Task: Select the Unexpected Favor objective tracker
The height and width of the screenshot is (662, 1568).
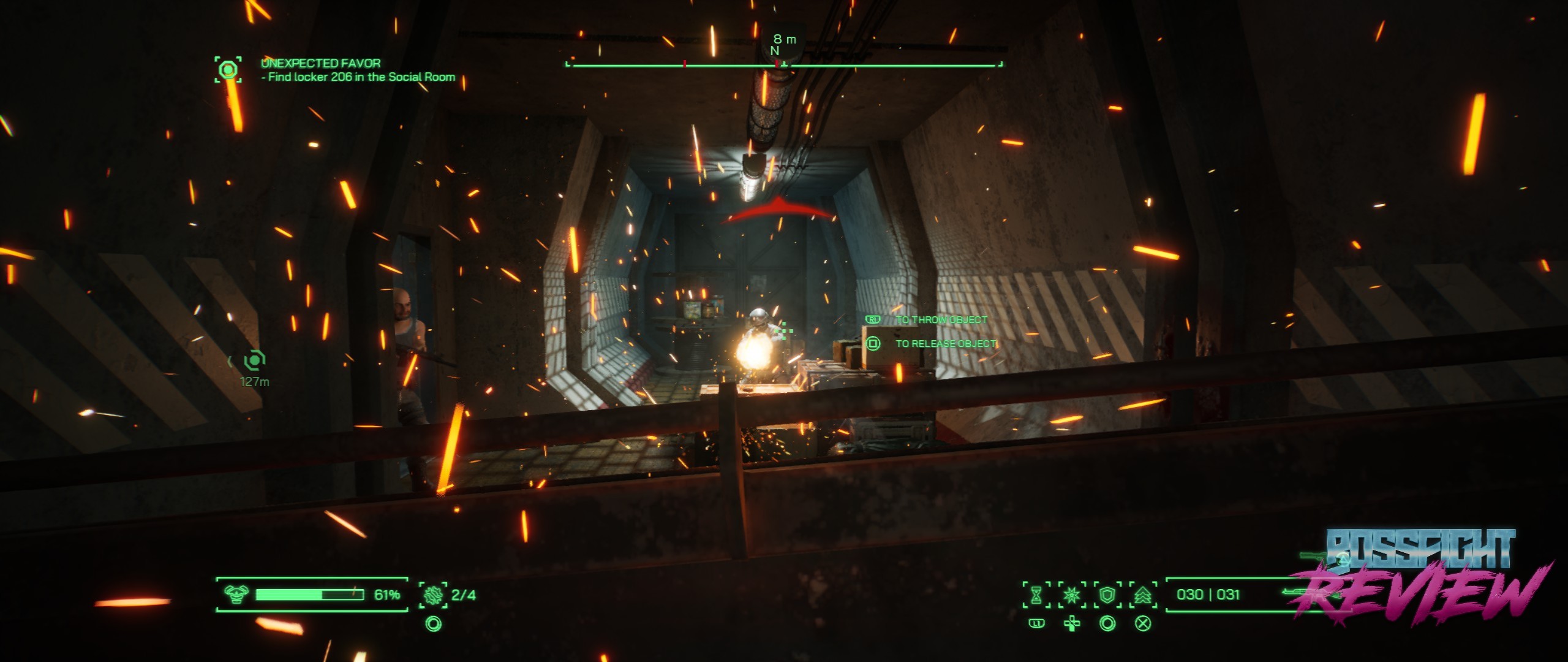Action: tap(228, 69)
